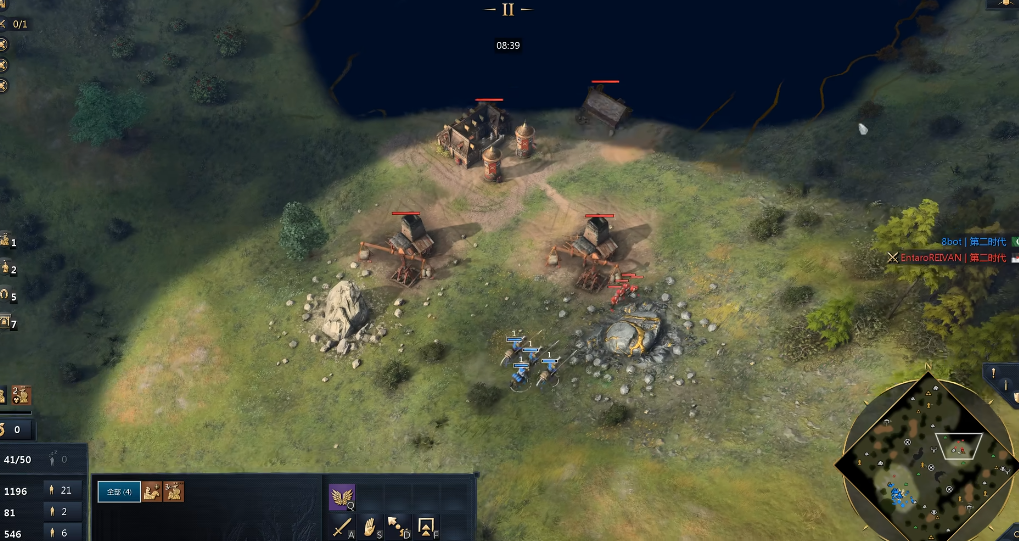Viewport: 1019px width, 541px height.
Task: Select control group 7
Action: 7,323
